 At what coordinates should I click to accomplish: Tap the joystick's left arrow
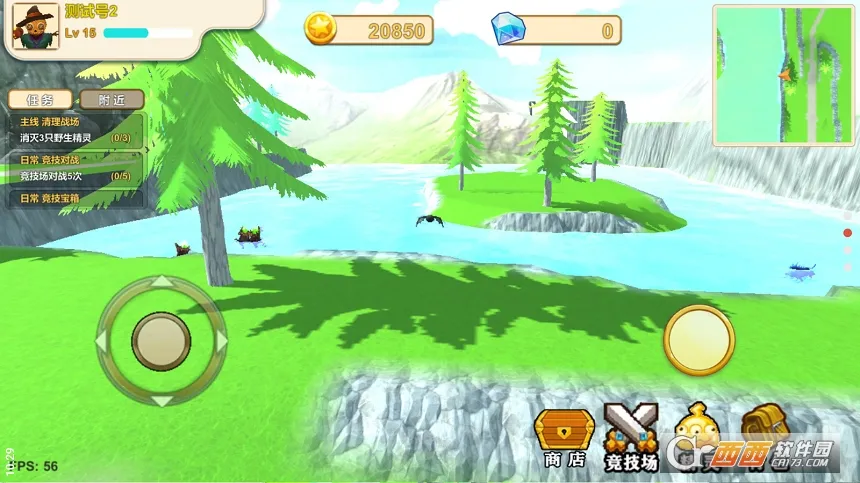click(x=102, y=341)
